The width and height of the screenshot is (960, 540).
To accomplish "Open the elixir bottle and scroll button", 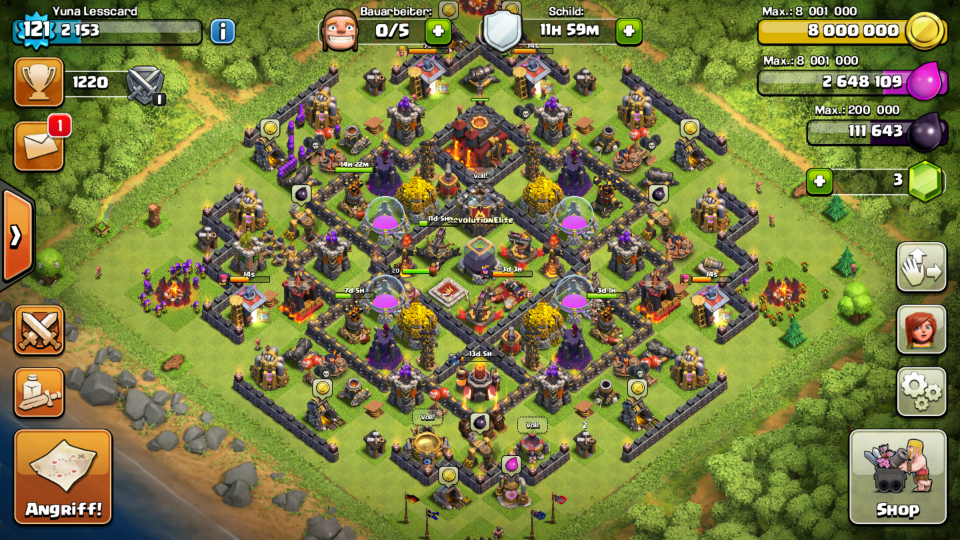I will (39, 392).
